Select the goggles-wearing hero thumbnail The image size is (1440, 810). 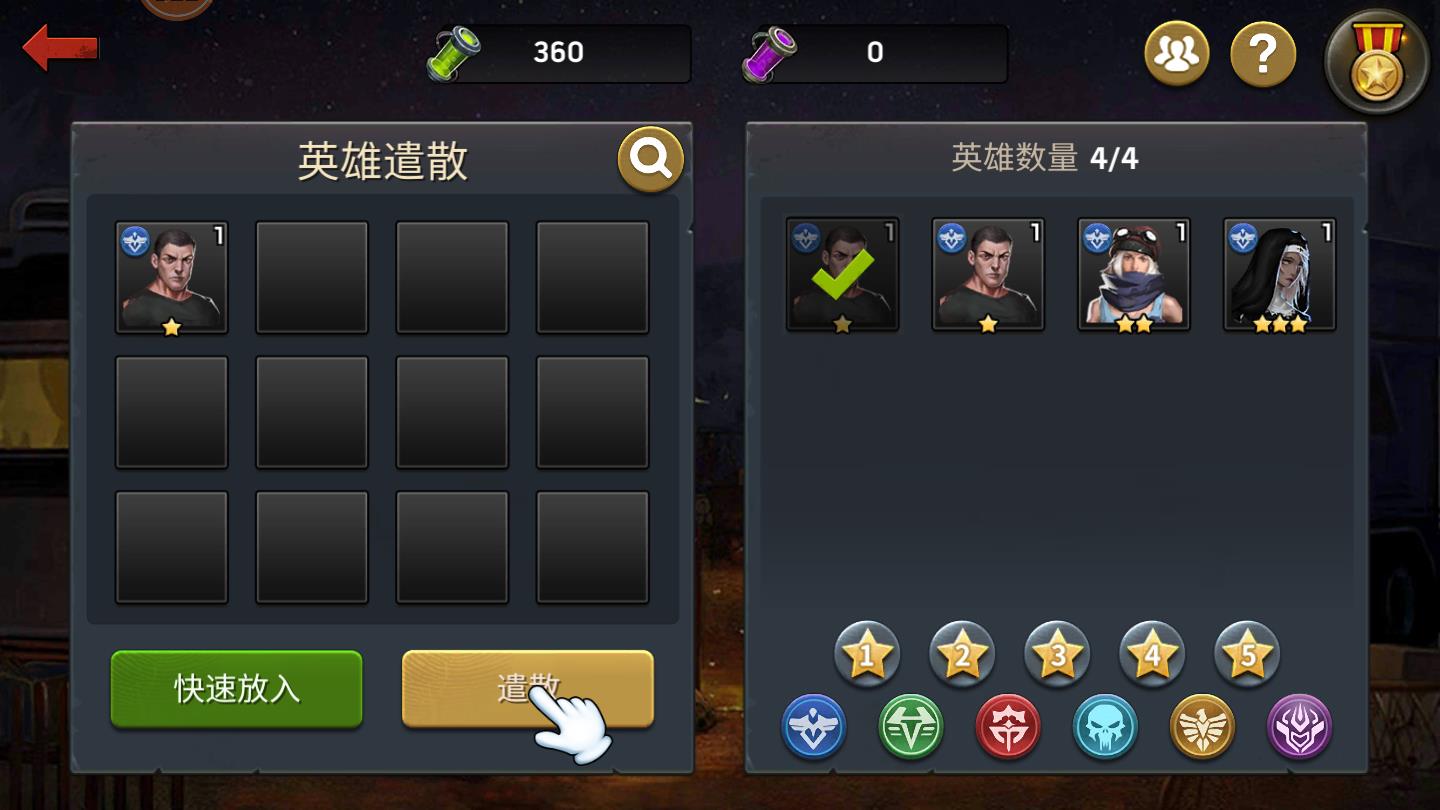1135,273
